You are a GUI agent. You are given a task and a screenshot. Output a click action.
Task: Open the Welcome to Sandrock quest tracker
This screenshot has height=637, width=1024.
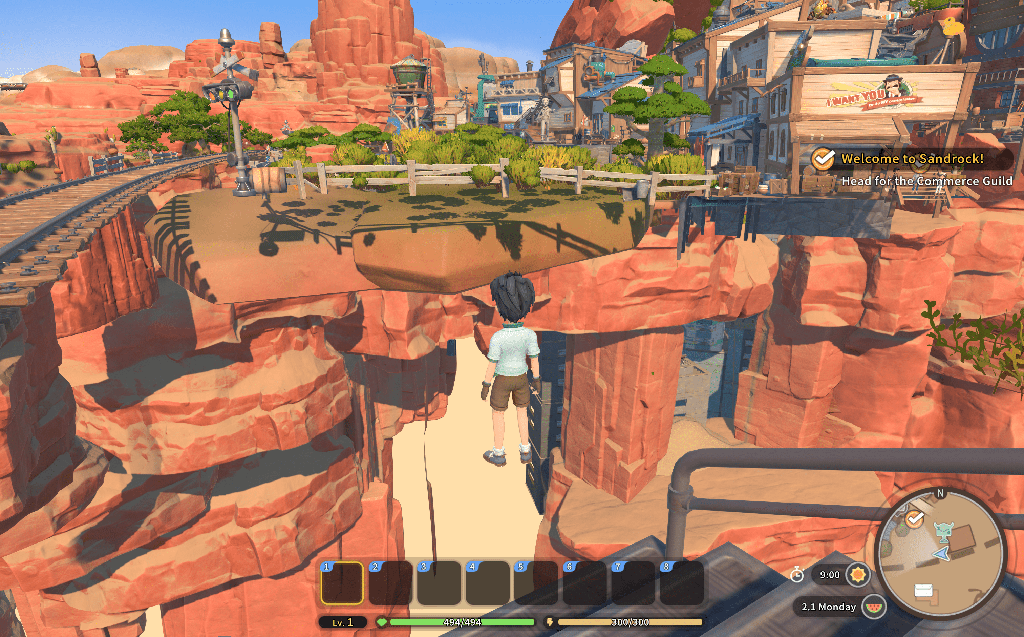pos(910,159)
